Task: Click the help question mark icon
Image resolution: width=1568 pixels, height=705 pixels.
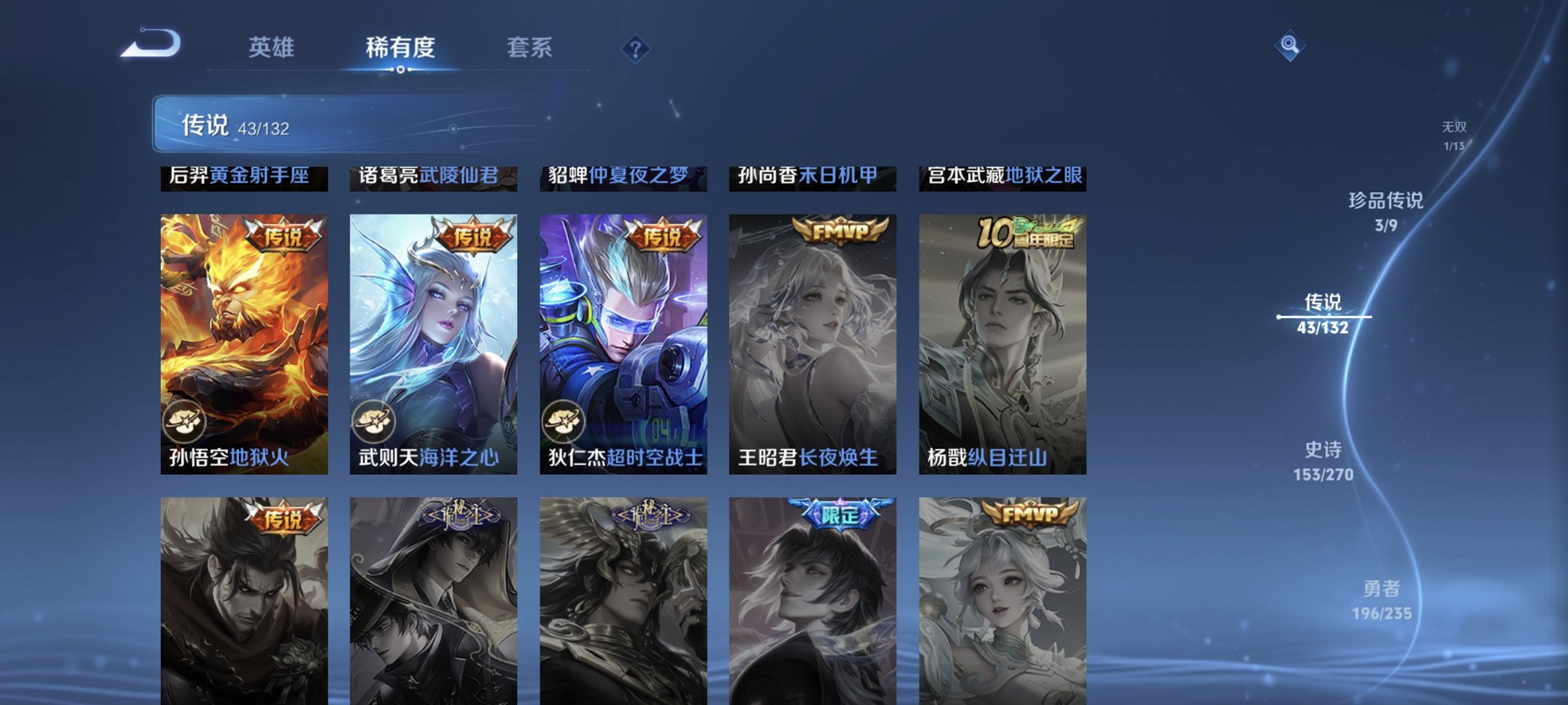Action: (x=636, y=48)
